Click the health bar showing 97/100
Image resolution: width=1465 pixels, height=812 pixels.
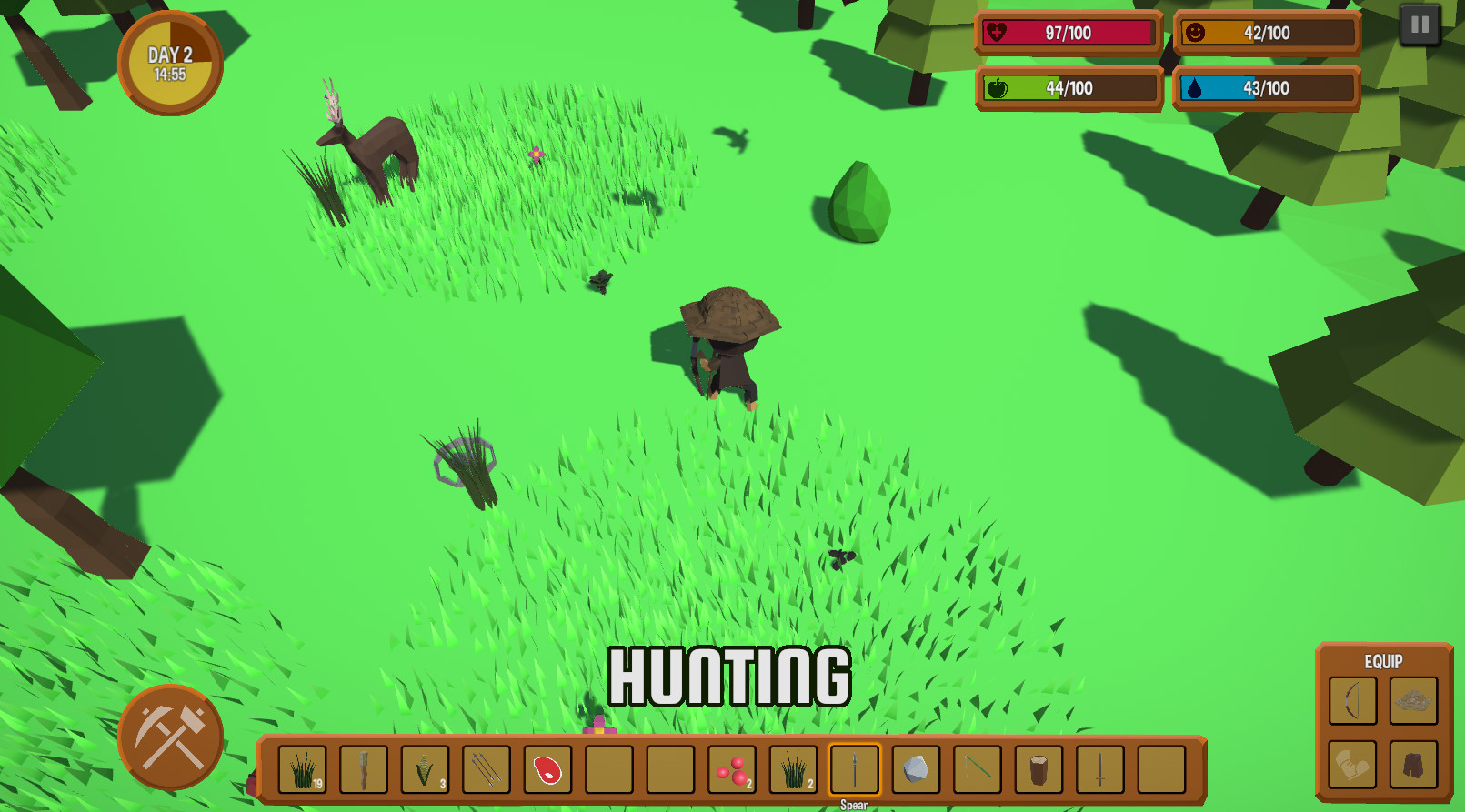[x=1067, y=34]
